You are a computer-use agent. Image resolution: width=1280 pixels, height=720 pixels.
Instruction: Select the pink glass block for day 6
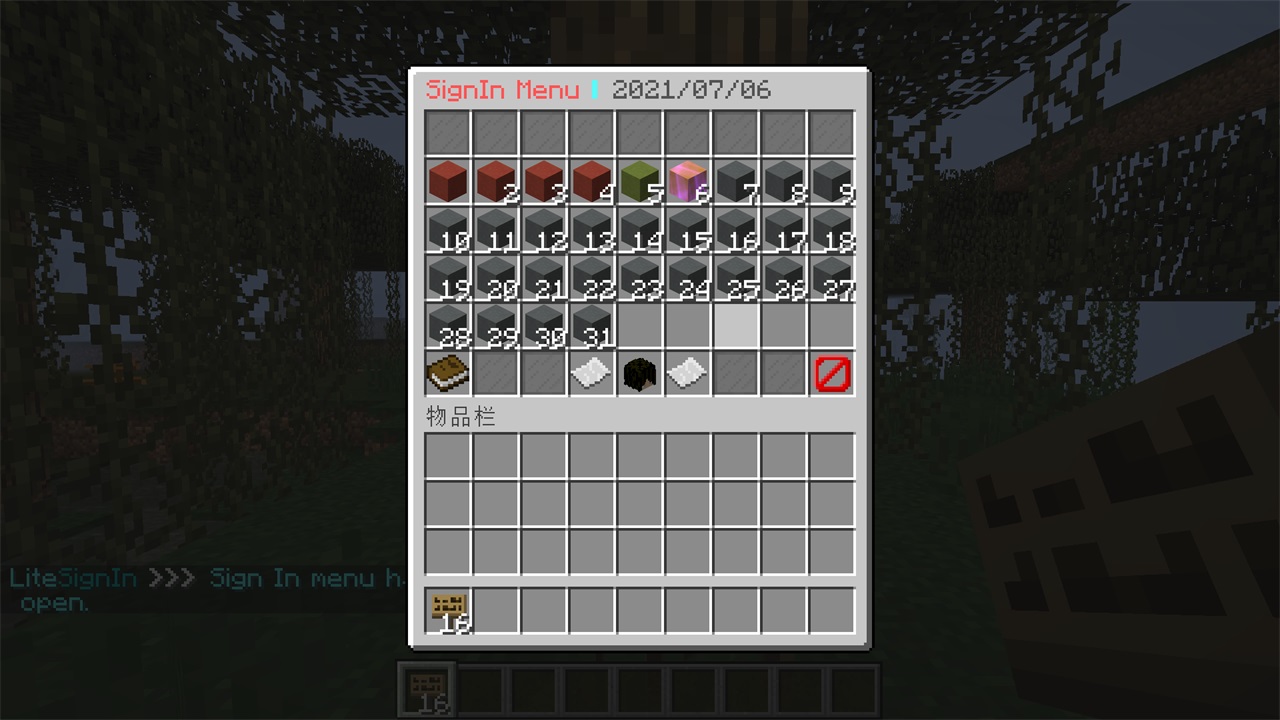click(688, 182)
